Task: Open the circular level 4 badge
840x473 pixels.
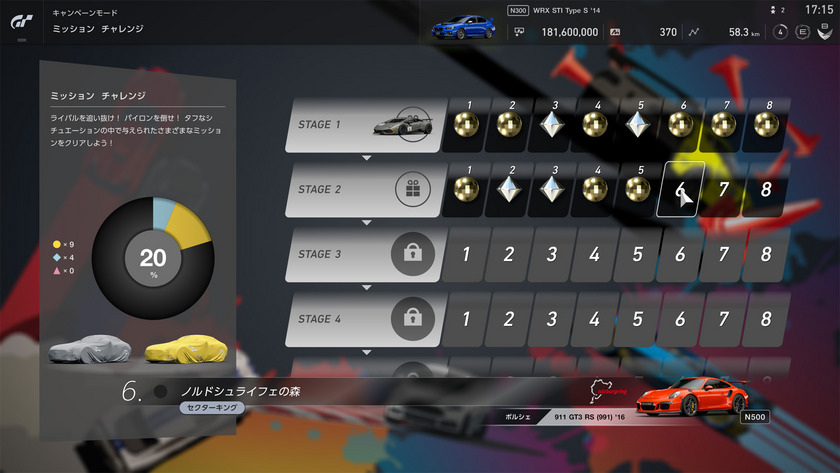Action: [780, 32]
